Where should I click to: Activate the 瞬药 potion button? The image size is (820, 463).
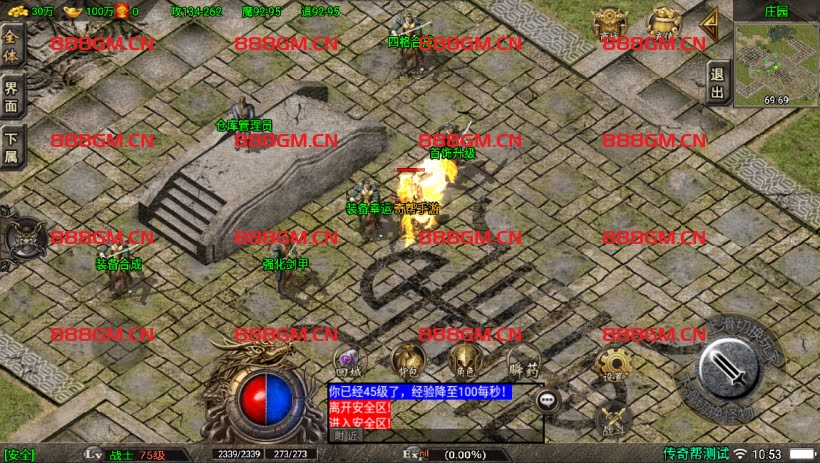(x=522, y=360)
